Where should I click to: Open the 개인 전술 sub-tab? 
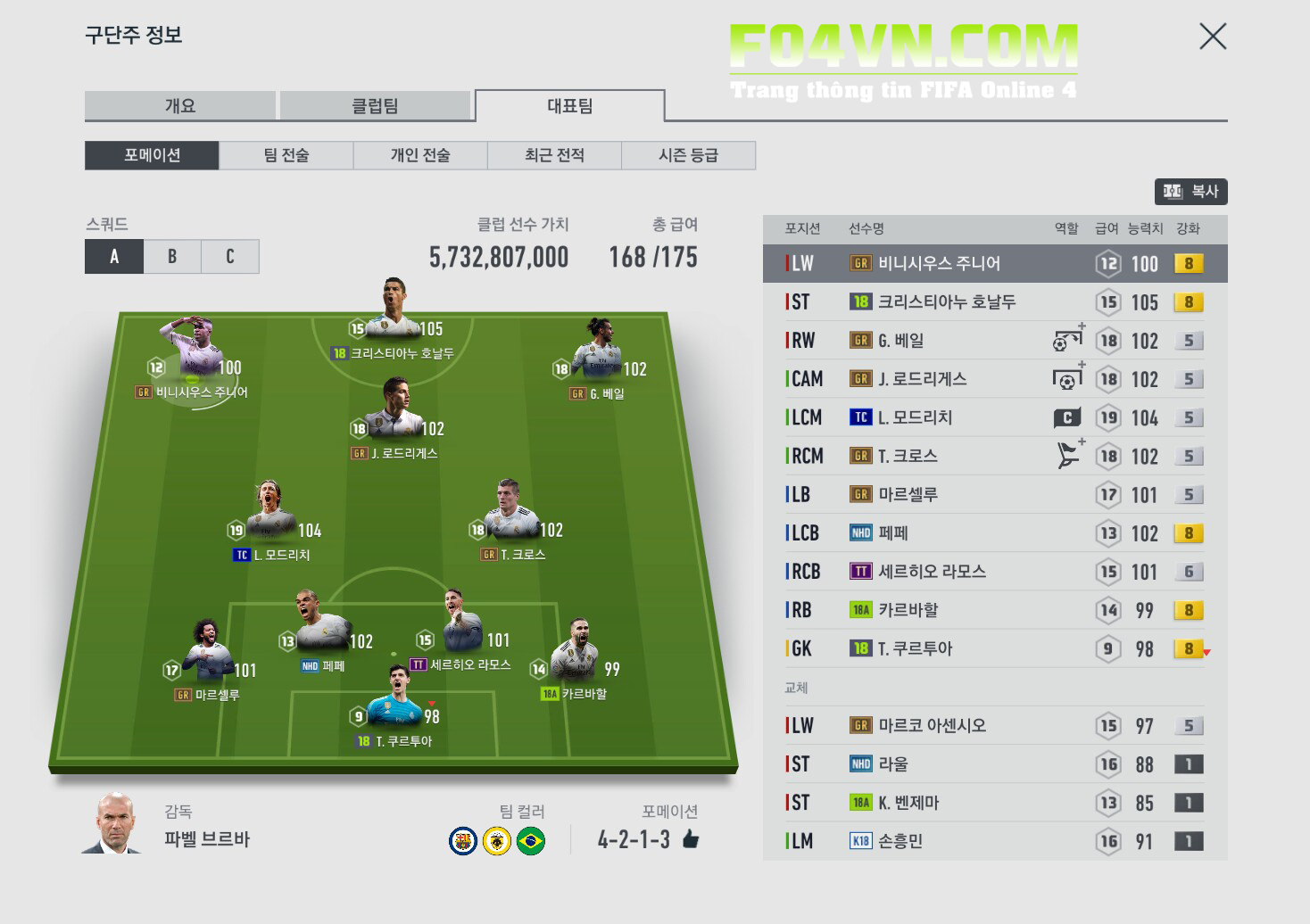coord(420,155)
